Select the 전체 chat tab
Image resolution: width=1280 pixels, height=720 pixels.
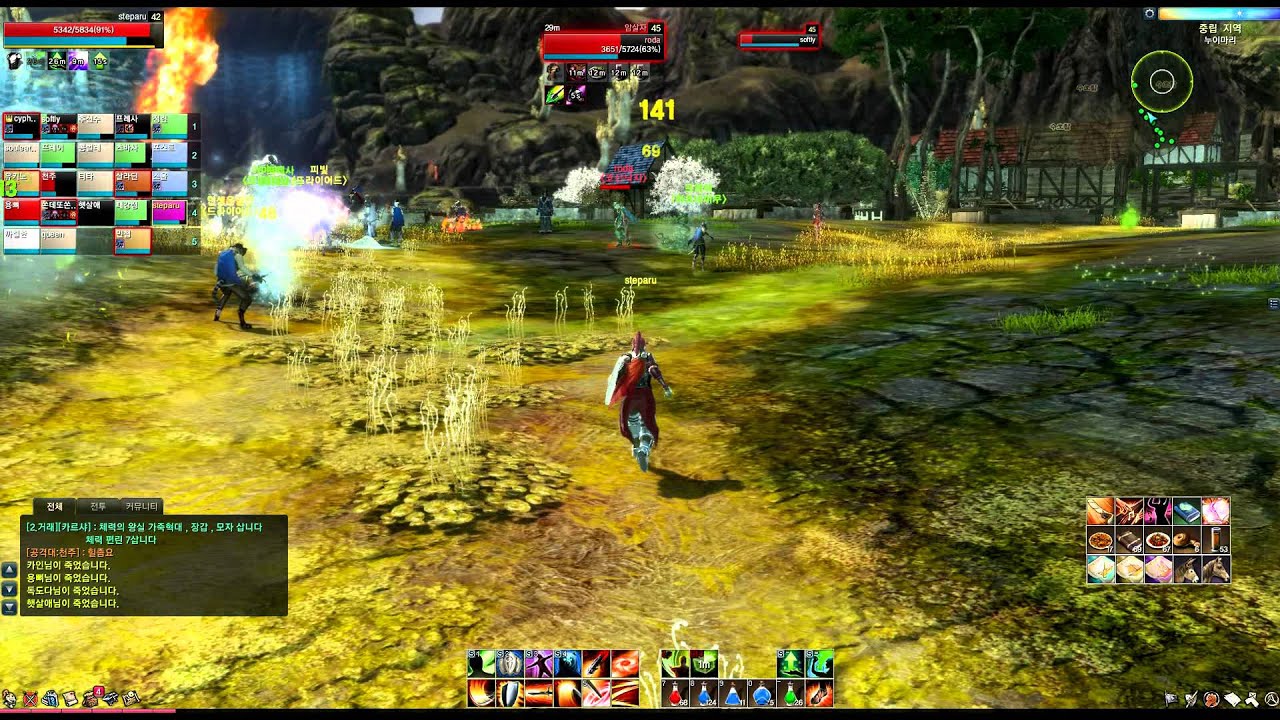(54, 507)
